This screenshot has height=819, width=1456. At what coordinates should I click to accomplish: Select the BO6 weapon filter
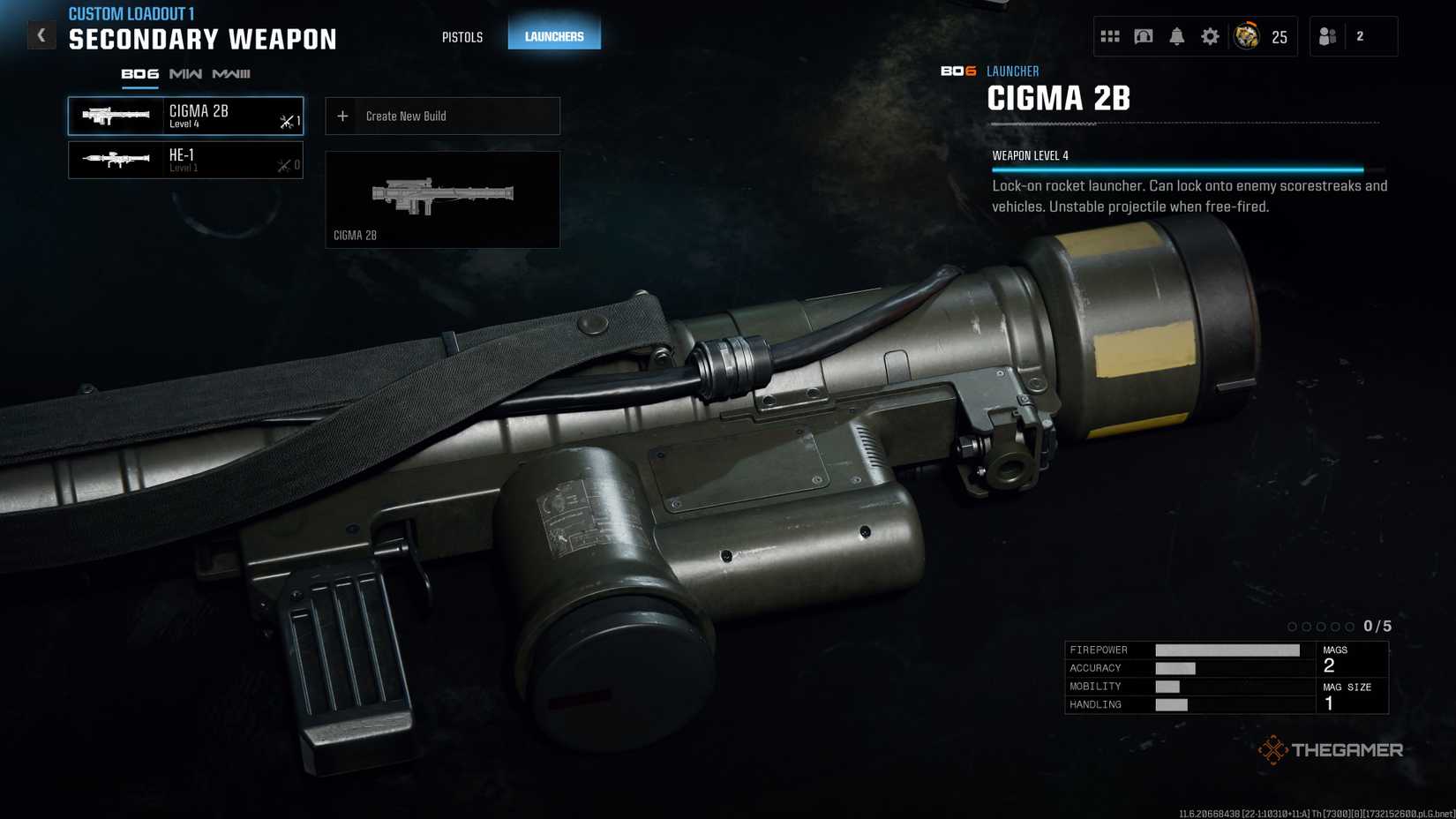pyautogui.click(x=139, y=74)
